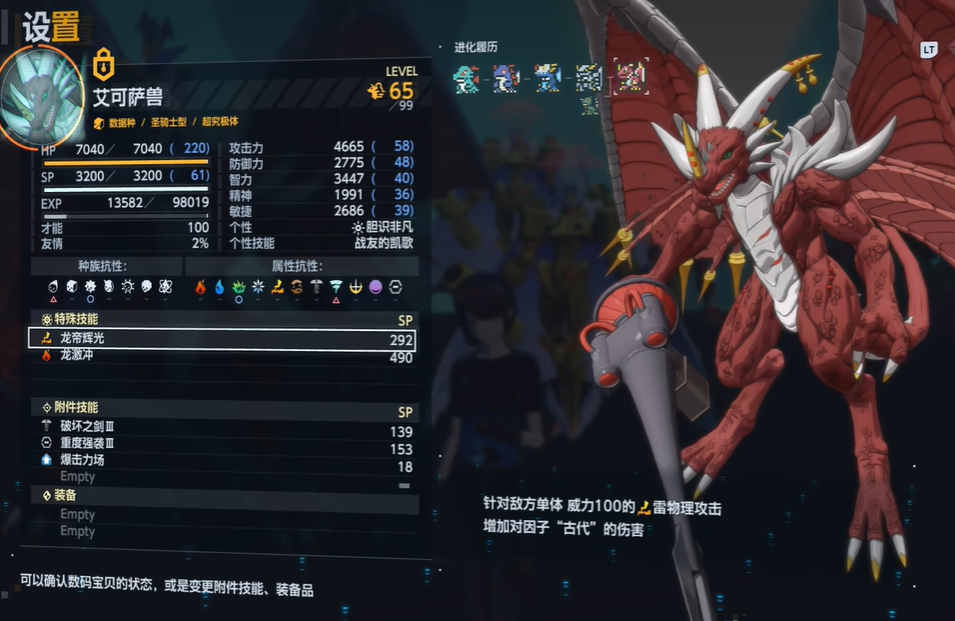This screenshot has width=955, height=621.
Task: Click the green plant attribute resistance icon
Action: coord(238,288)
